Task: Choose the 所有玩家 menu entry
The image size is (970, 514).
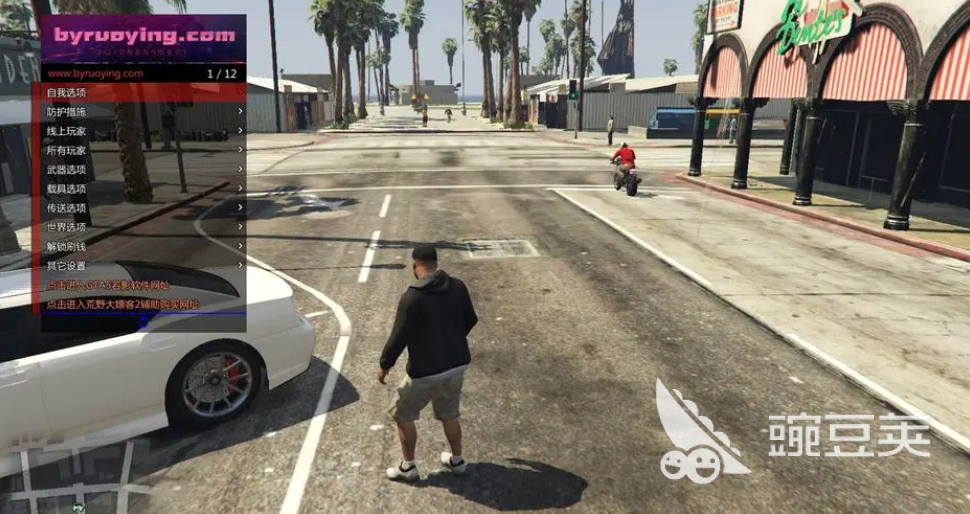Action: (143, 150)
